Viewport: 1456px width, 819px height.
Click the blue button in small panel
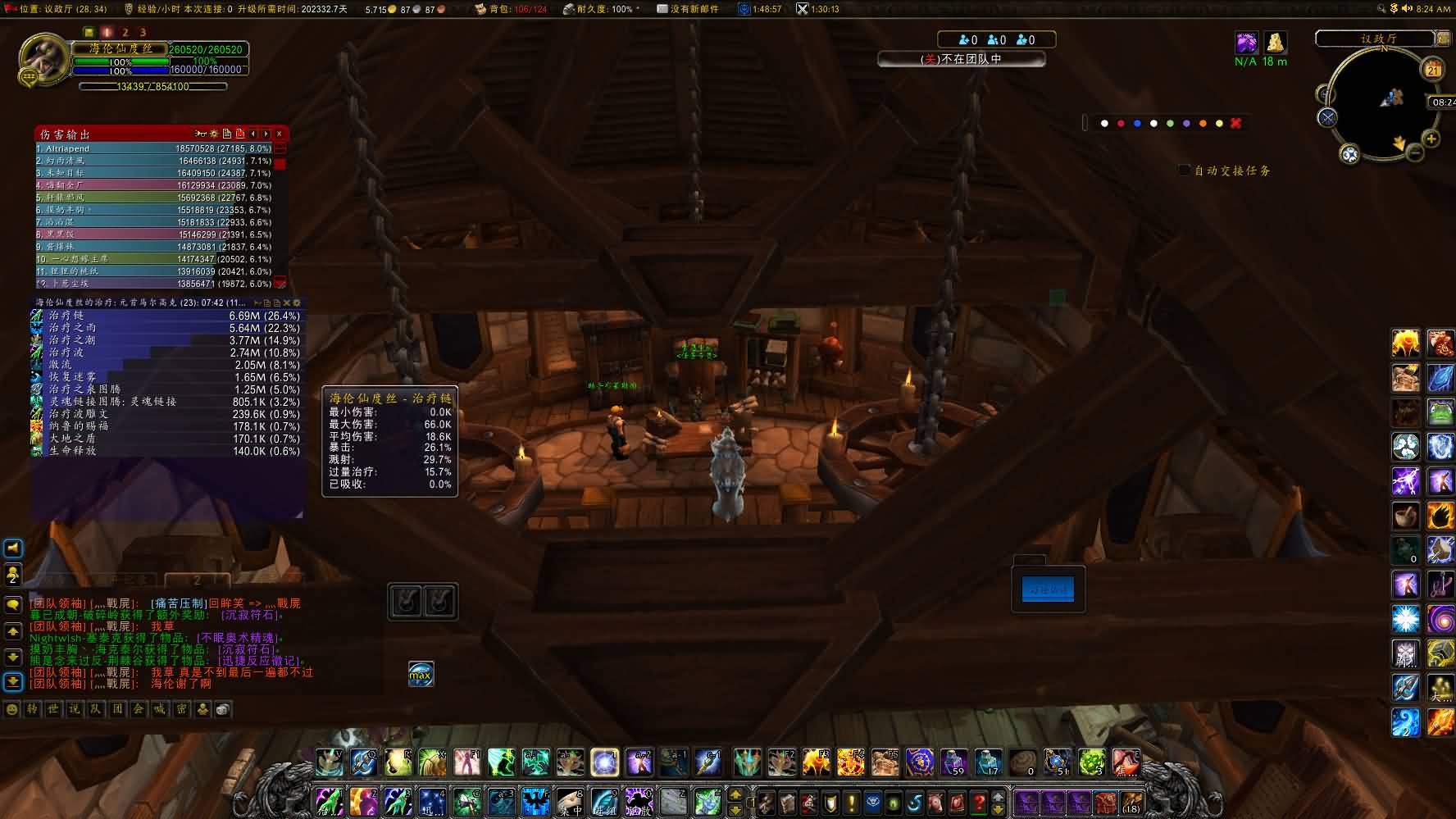click(1048, 589)
